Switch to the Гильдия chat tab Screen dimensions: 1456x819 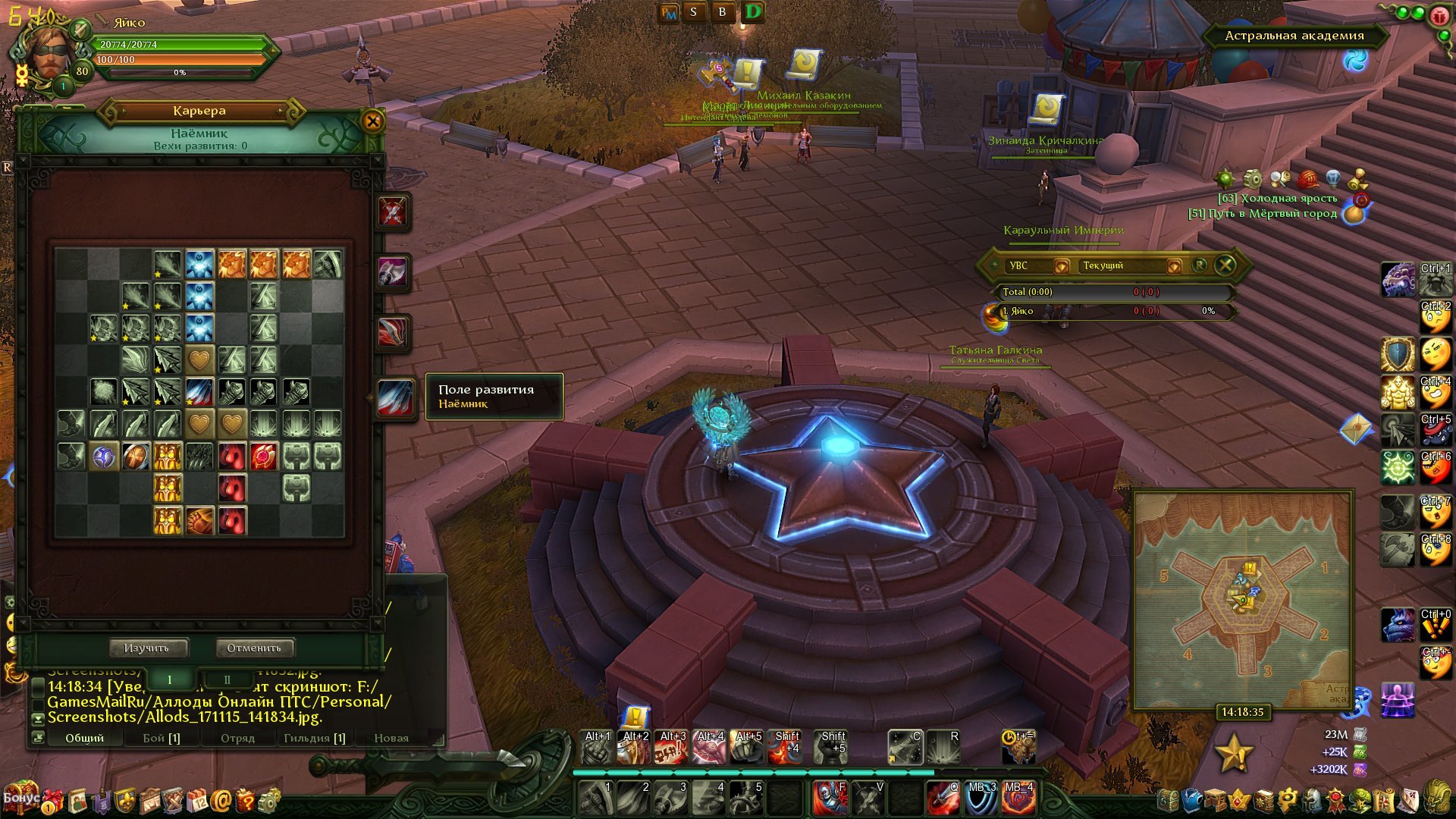click(x=314, y=738)
